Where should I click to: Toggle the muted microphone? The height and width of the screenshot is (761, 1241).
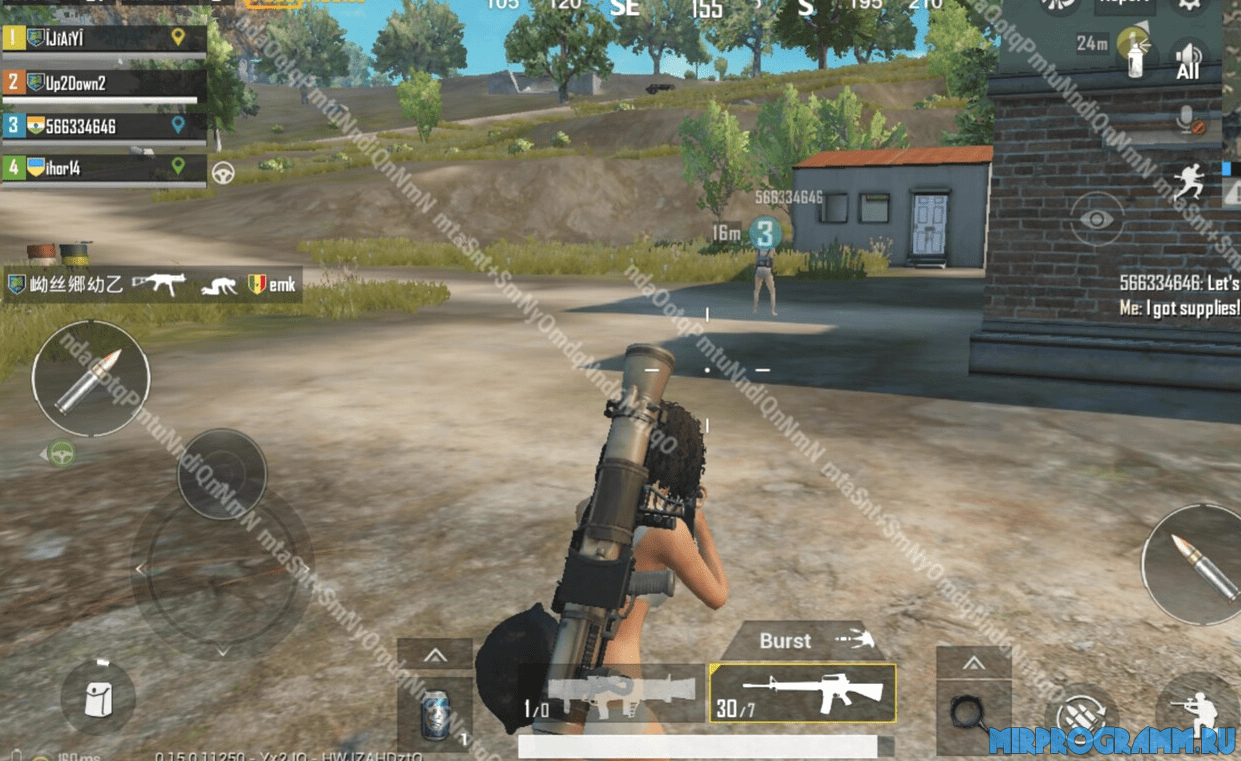(x=1189, y=122)
